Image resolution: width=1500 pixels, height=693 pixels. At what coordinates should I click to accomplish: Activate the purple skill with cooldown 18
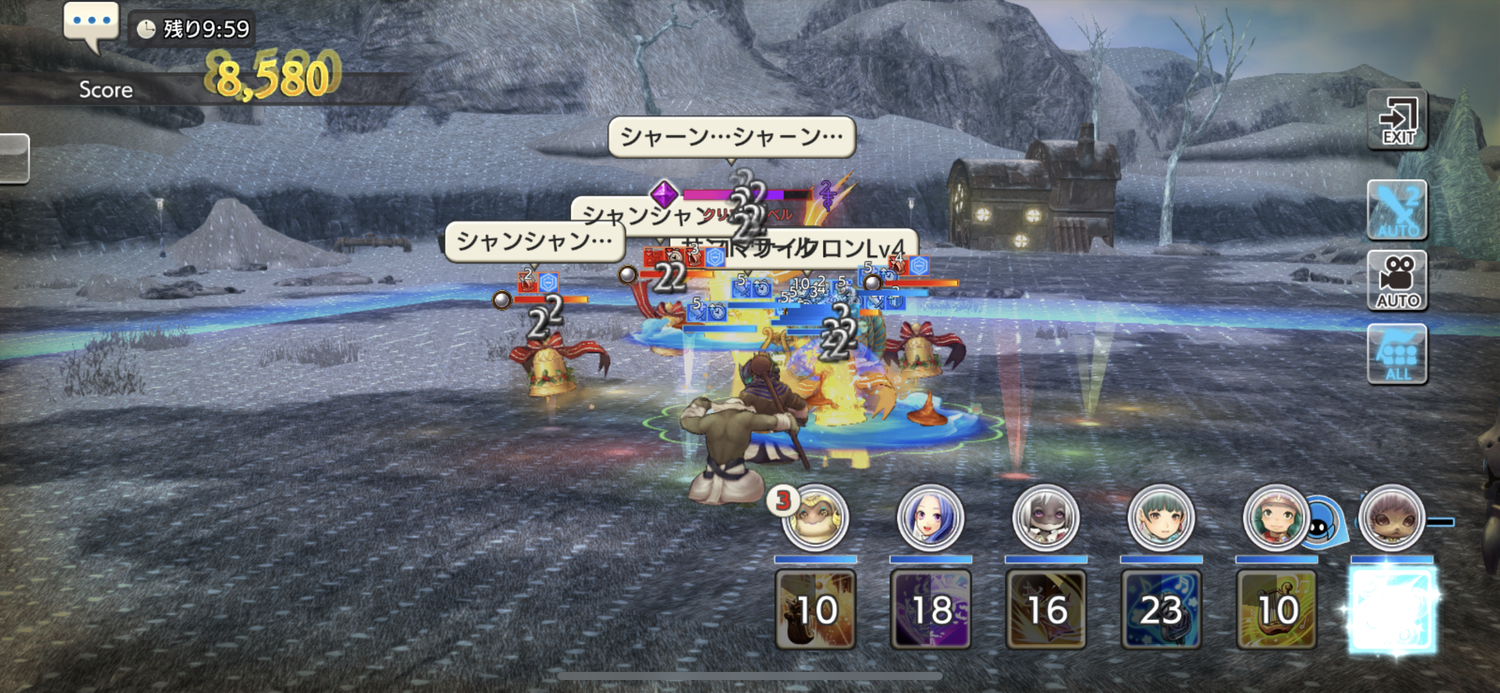click(x=931, y=609)
